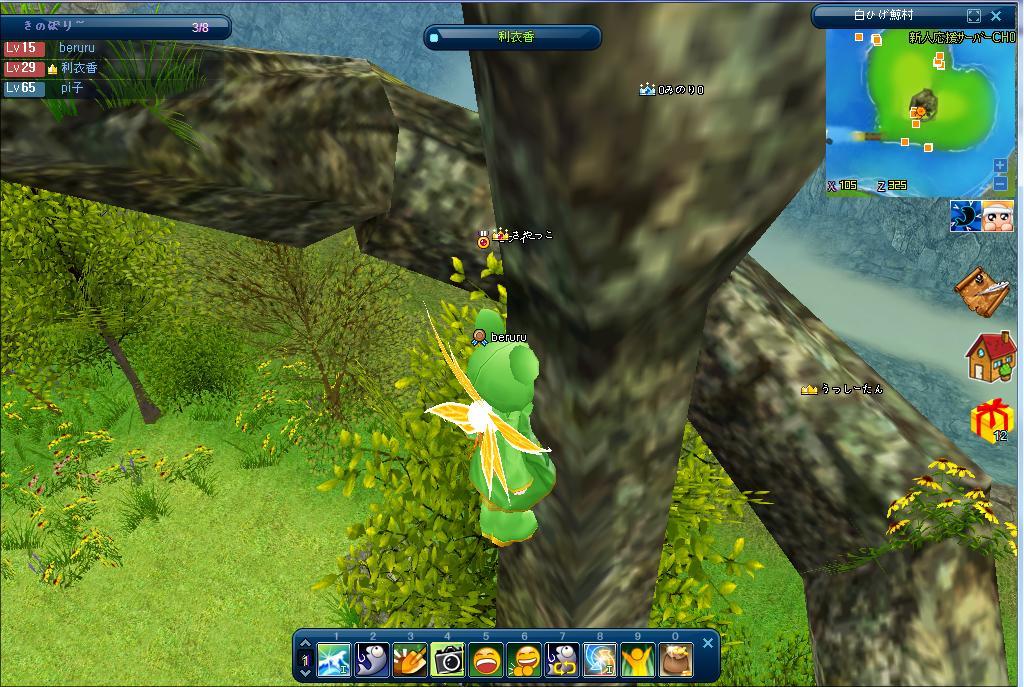Zoom in on the minimap
Image resolution: width=1024 pixels, height=687 pixels.
coord(1000,166)
